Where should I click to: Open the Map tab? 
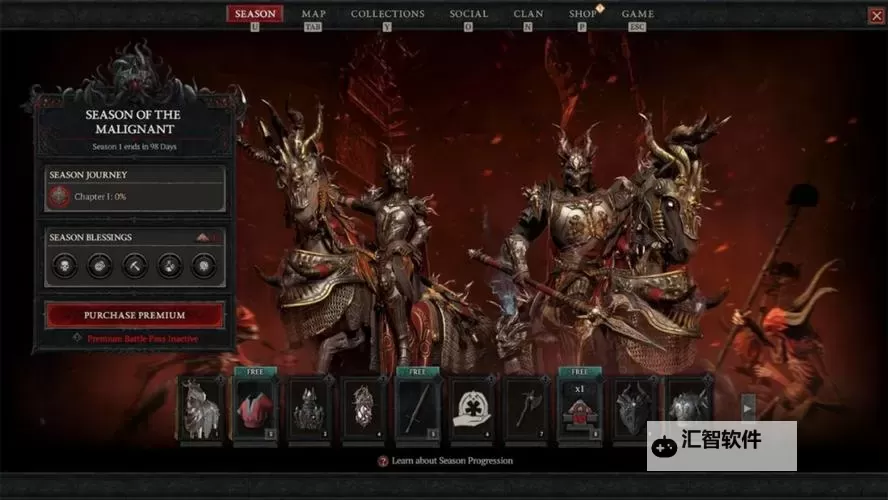pos(313,14)
